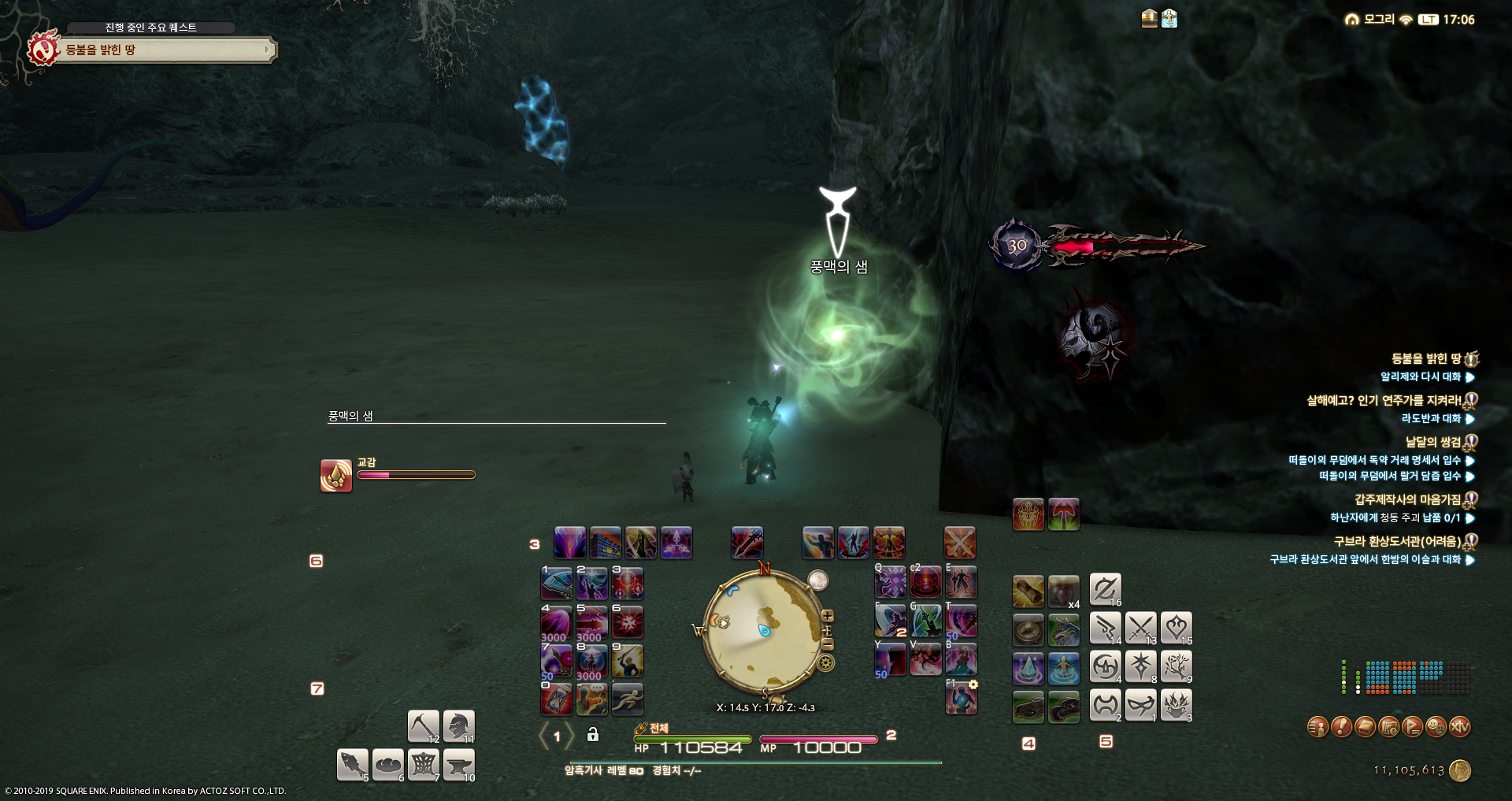Viewport: 1512px width, 801px height.
Task: Use the Teleport crystal action
Action: (x=1028, y=668)
